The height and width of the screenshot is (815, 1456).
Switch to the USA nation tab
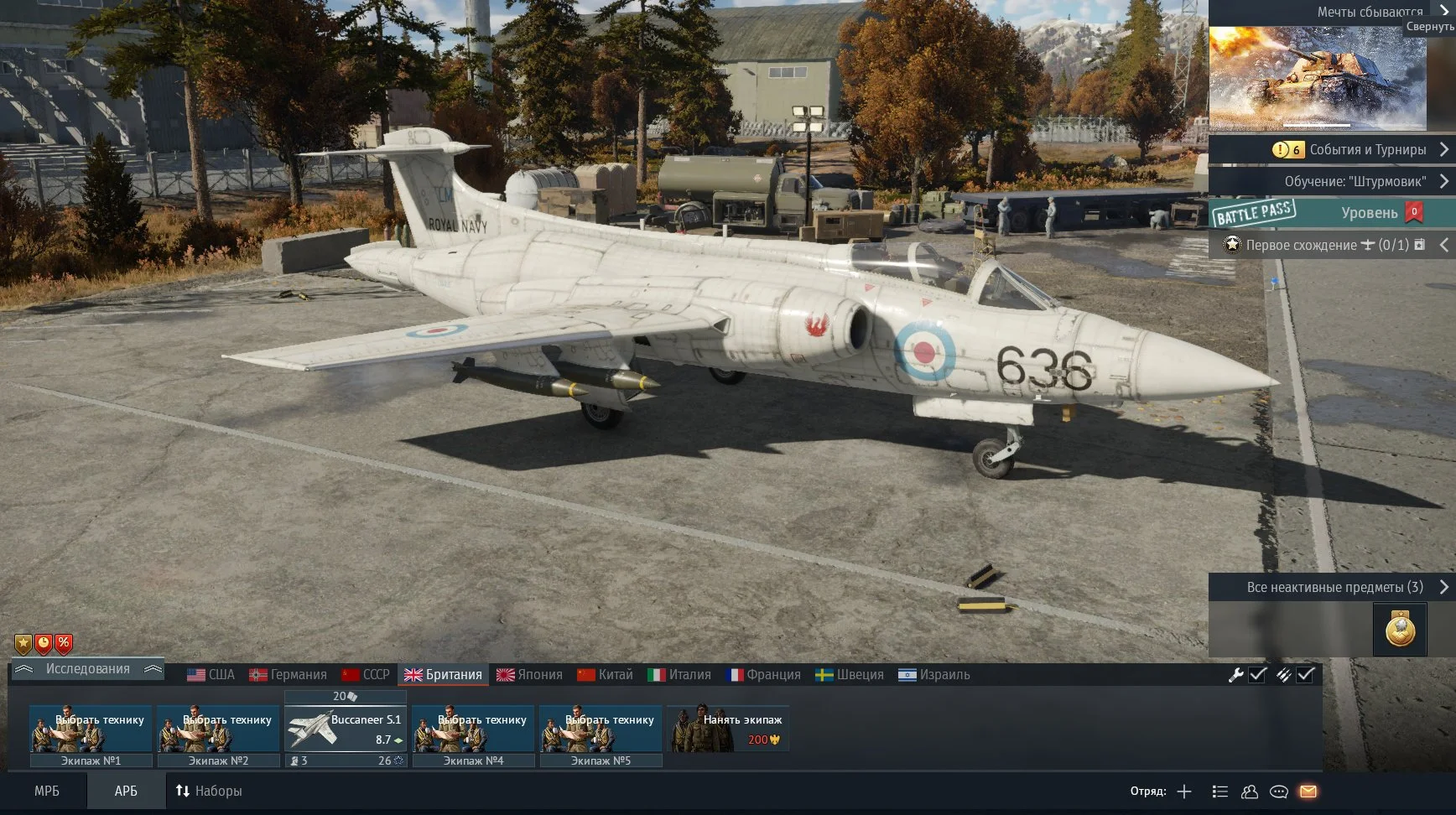click(211, 675)
